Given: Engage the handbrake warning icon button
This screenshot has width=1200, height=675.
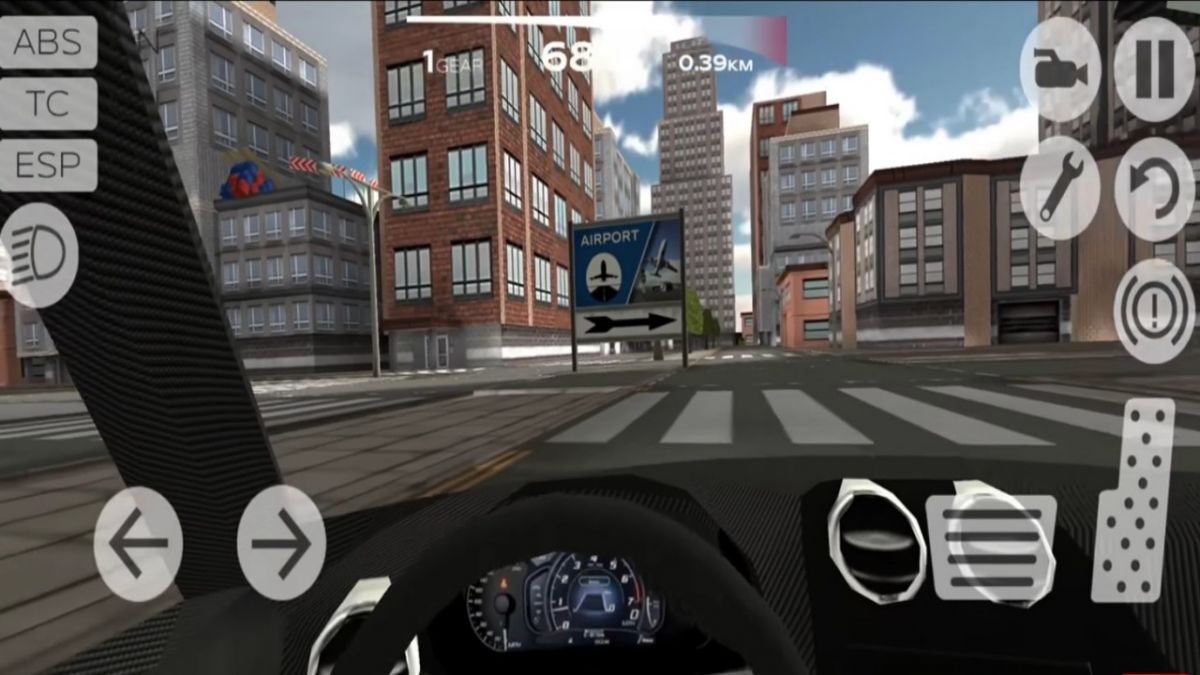Looking at the screenshot, I should click(x=1154, y=310).
